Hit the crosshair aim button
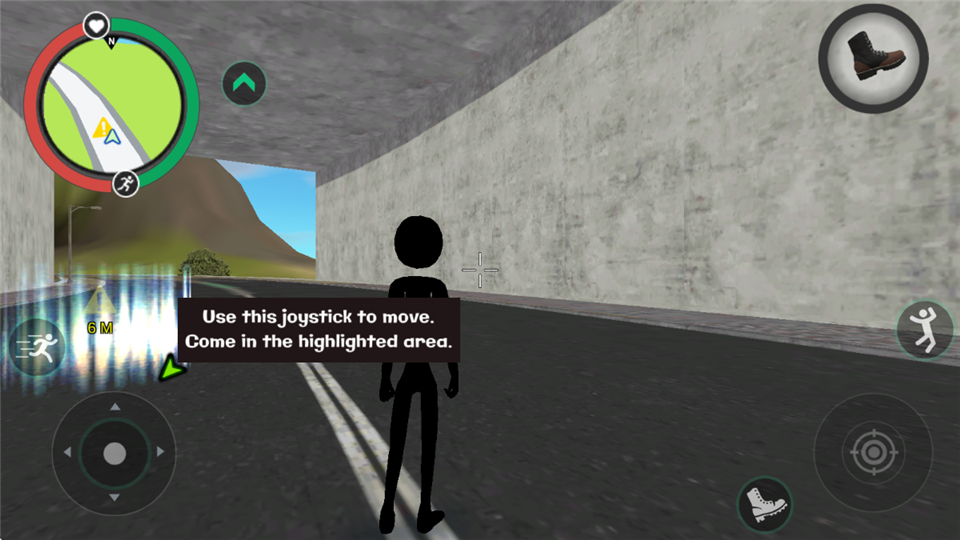Screen dimensions: 960x540 pos(872,454)
